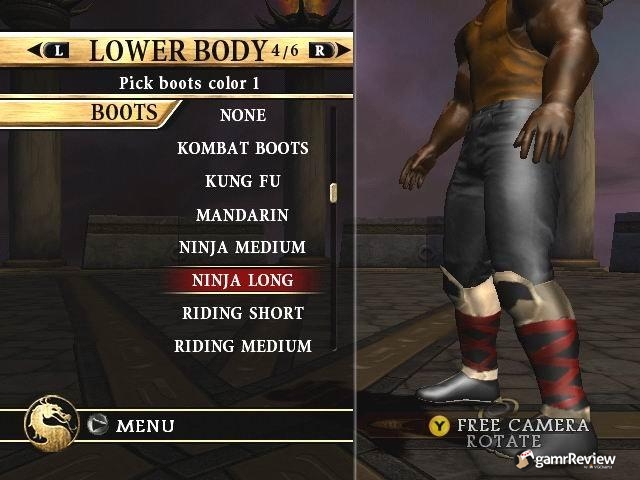This screenshot has height=480, width=640.
Task: Choose Kombat Boots from the list
Action: pos(243,148)
